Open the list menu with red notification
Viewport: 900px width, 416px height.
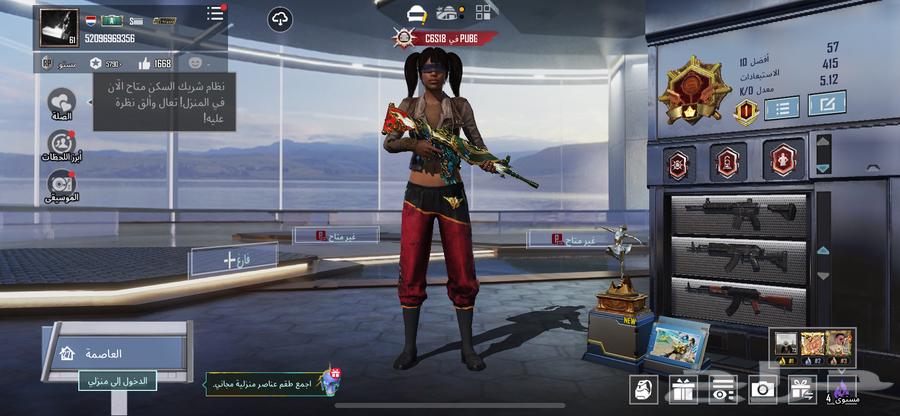click(x=215, y=13)
